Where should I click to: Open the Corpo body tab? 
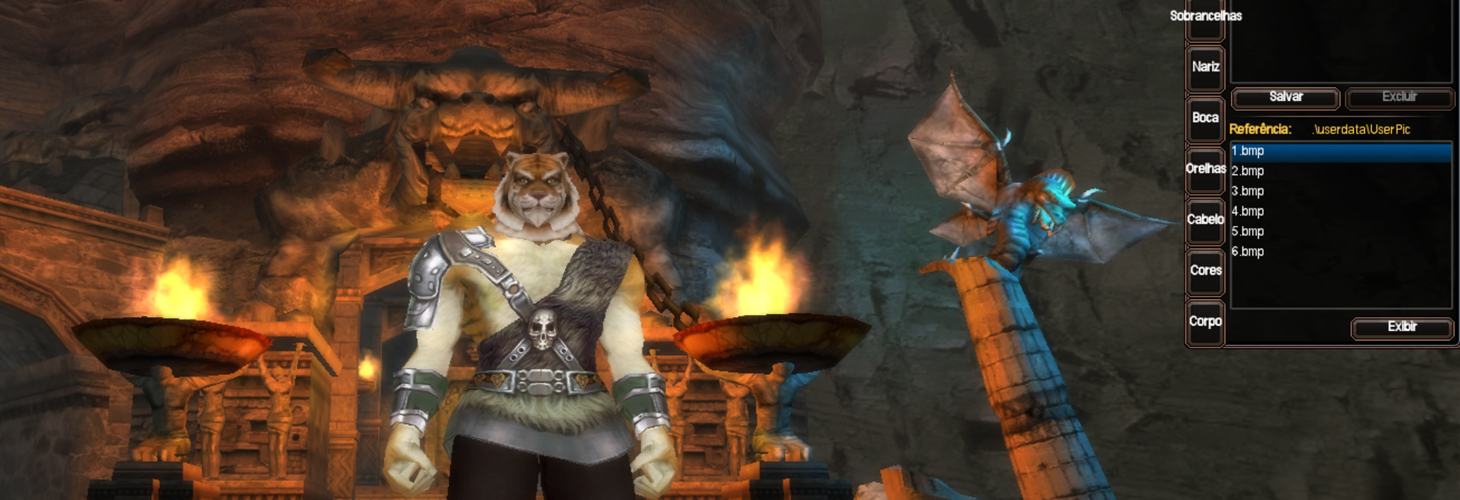[1205, 322]
